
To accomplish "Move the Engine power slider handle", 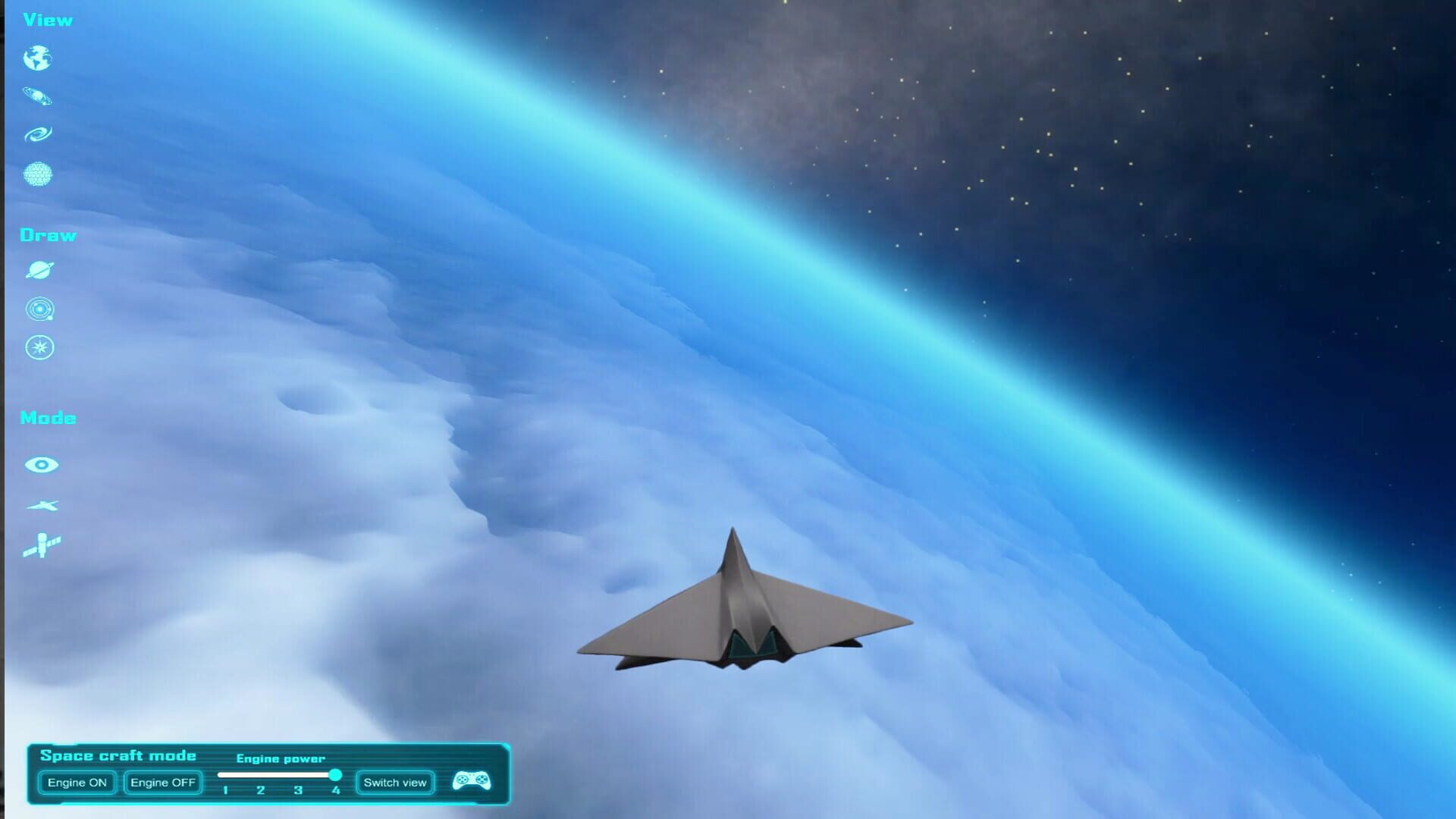I will point(337,775).
